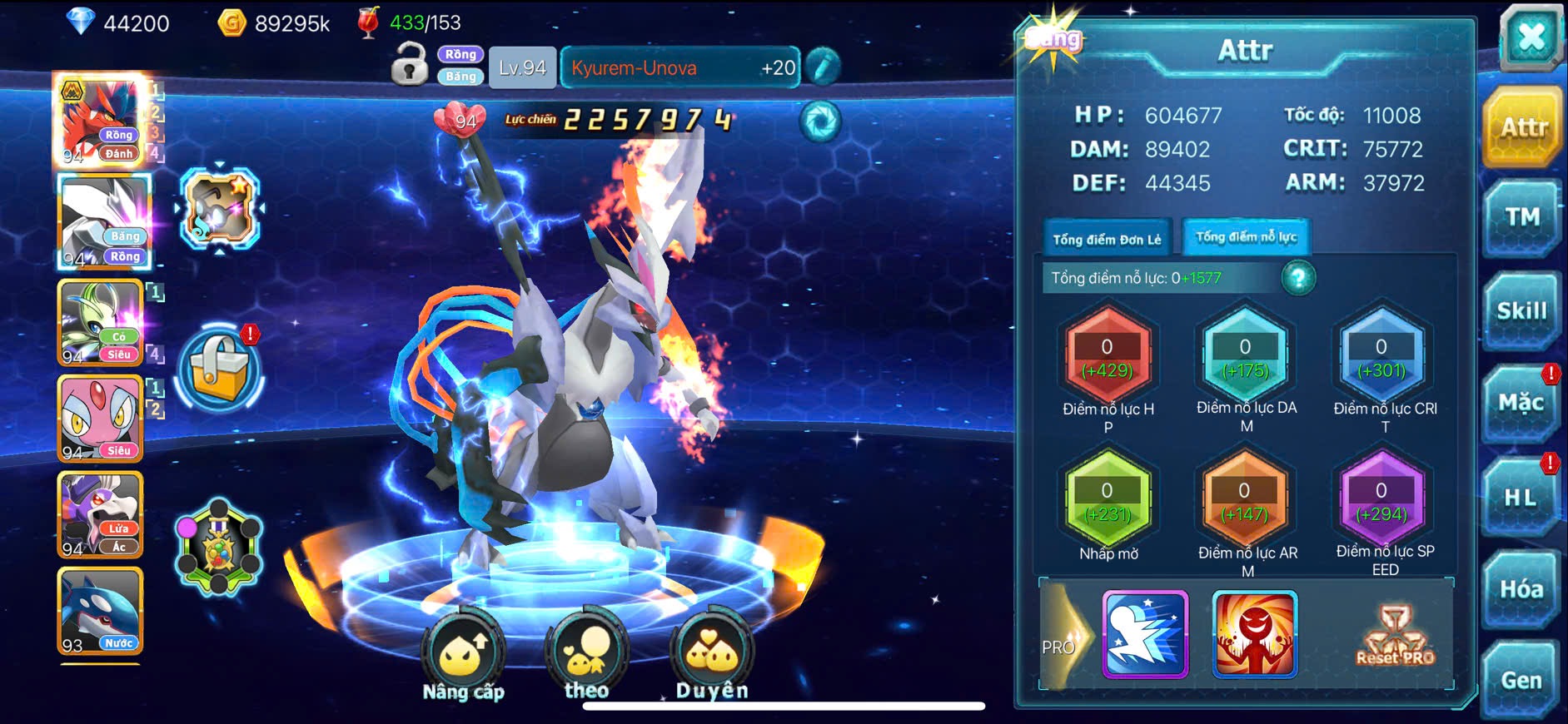This screenshot has height=724, width=1568.
Task: Switch to the Skill side tab
Action: (x=1521, y=311)
